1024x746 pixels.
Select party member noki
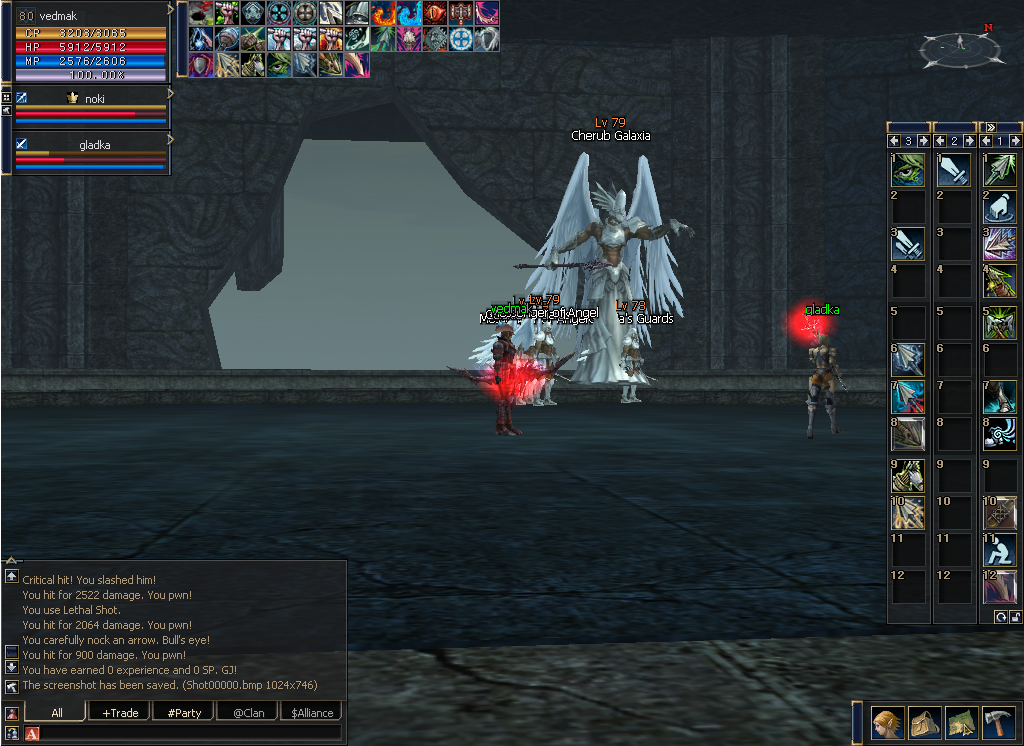point(91,99)
